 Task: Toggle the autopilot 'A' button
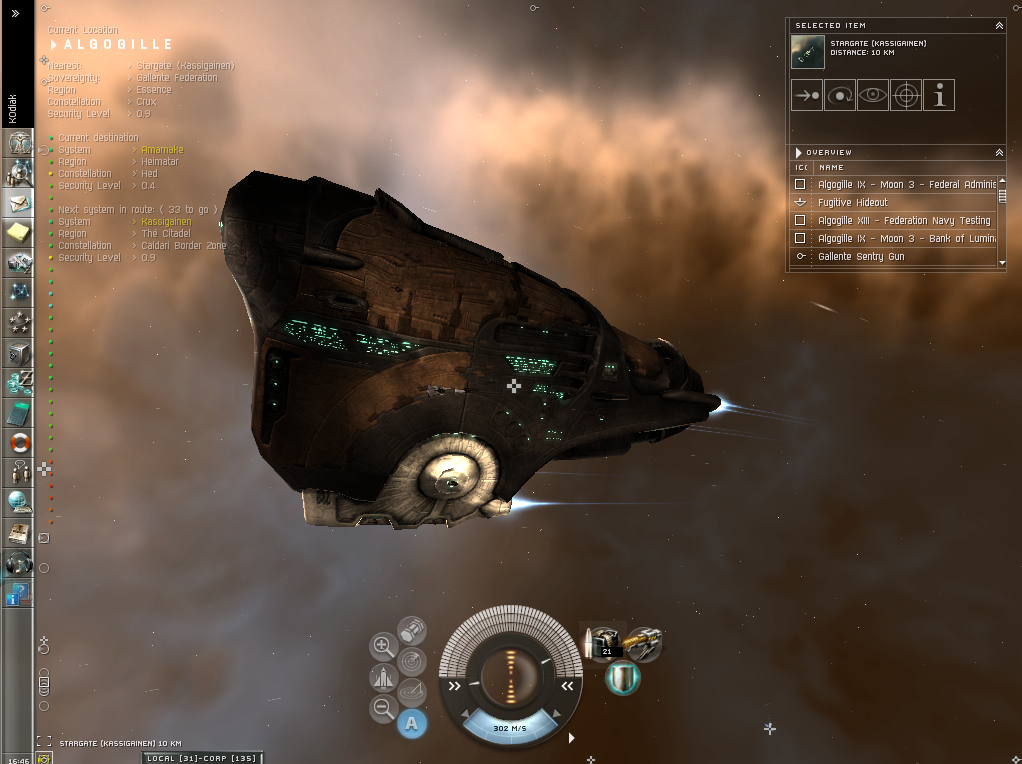point(412,723)
